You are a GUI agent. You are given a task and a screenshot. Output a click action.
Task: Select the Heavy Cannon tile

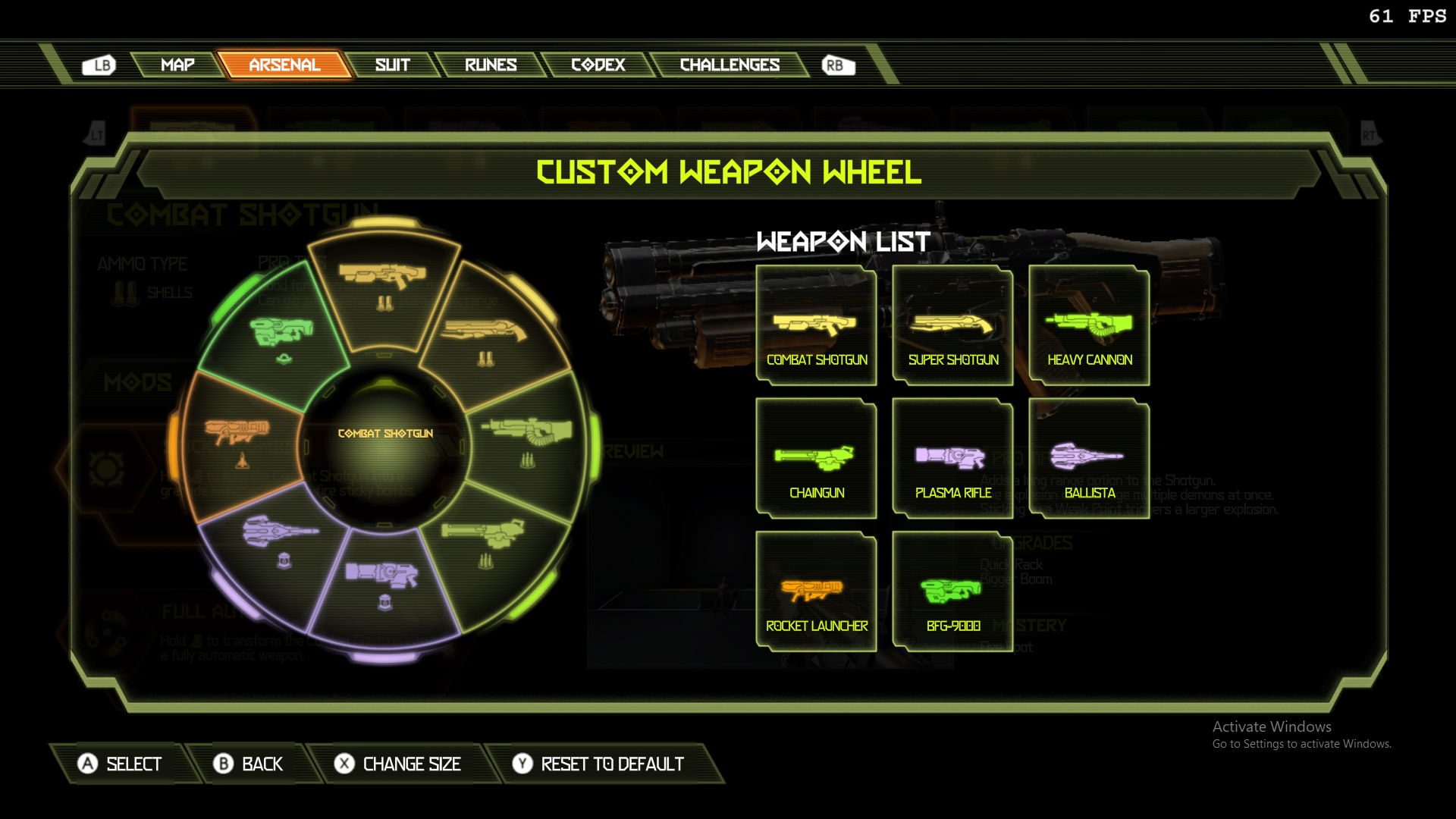point(1089,326)
